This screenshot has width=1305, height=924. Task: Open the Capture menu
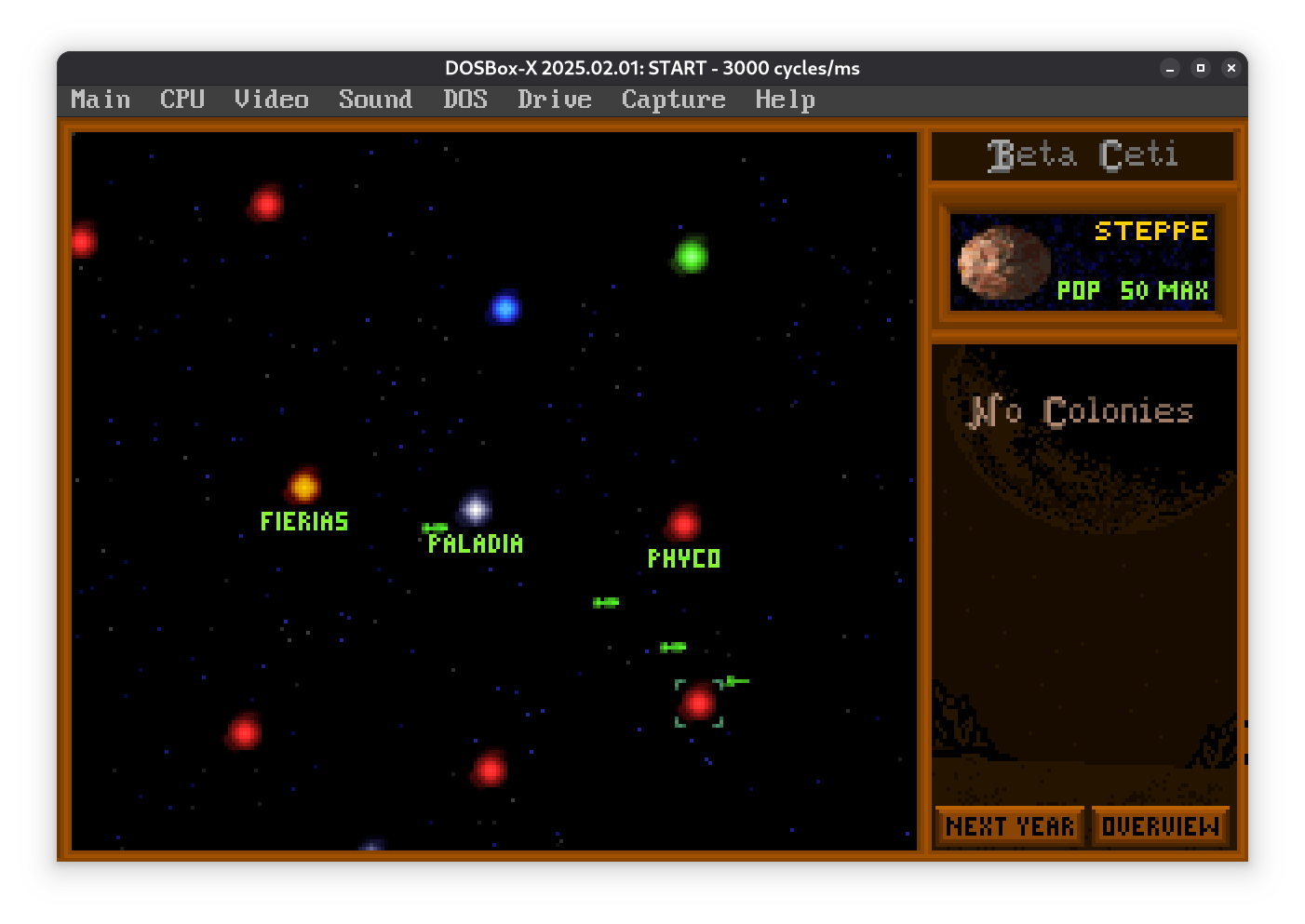673,100
